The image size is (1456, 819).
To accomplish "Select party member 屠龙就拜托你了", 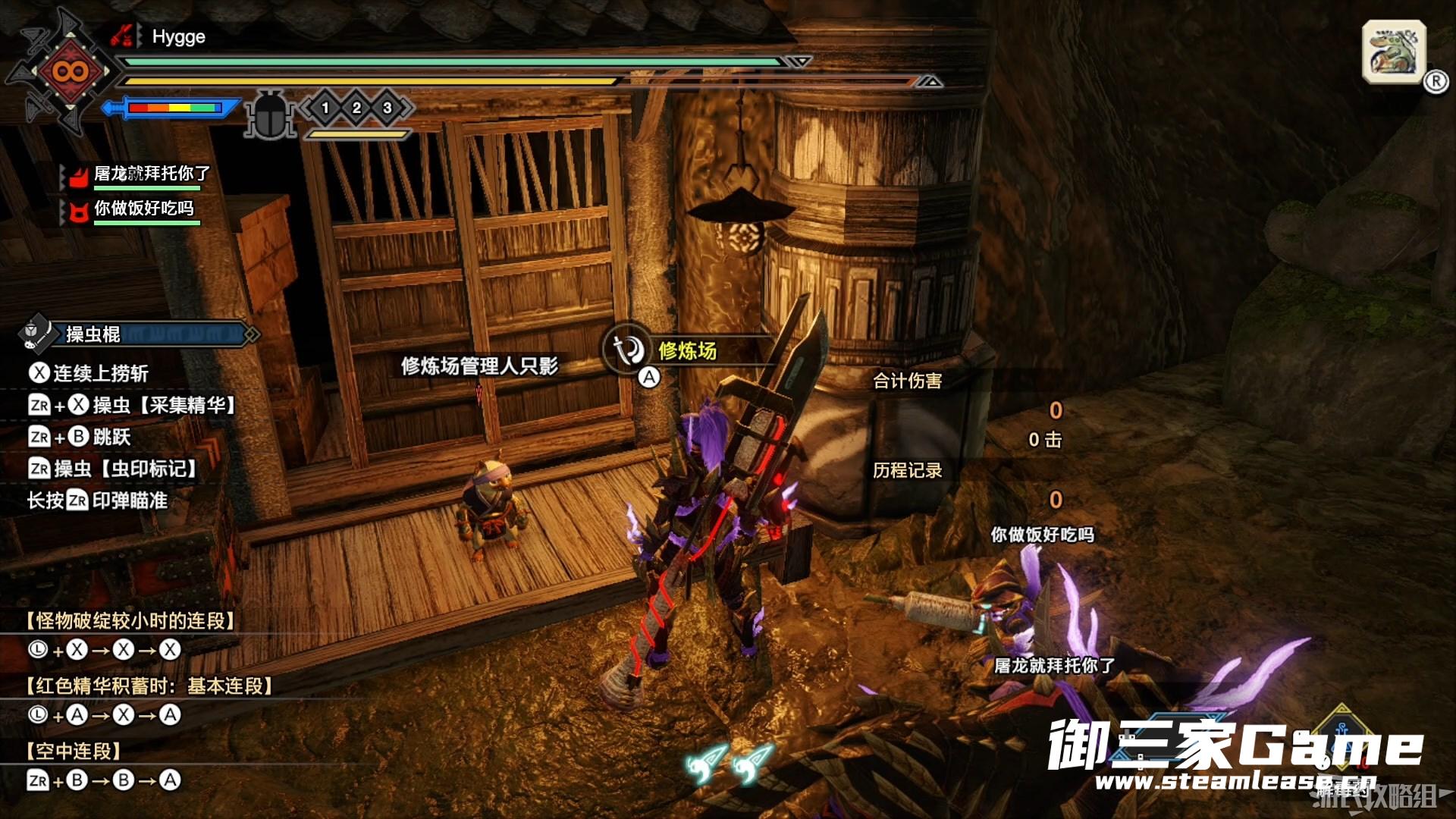I will click(151, 174).
